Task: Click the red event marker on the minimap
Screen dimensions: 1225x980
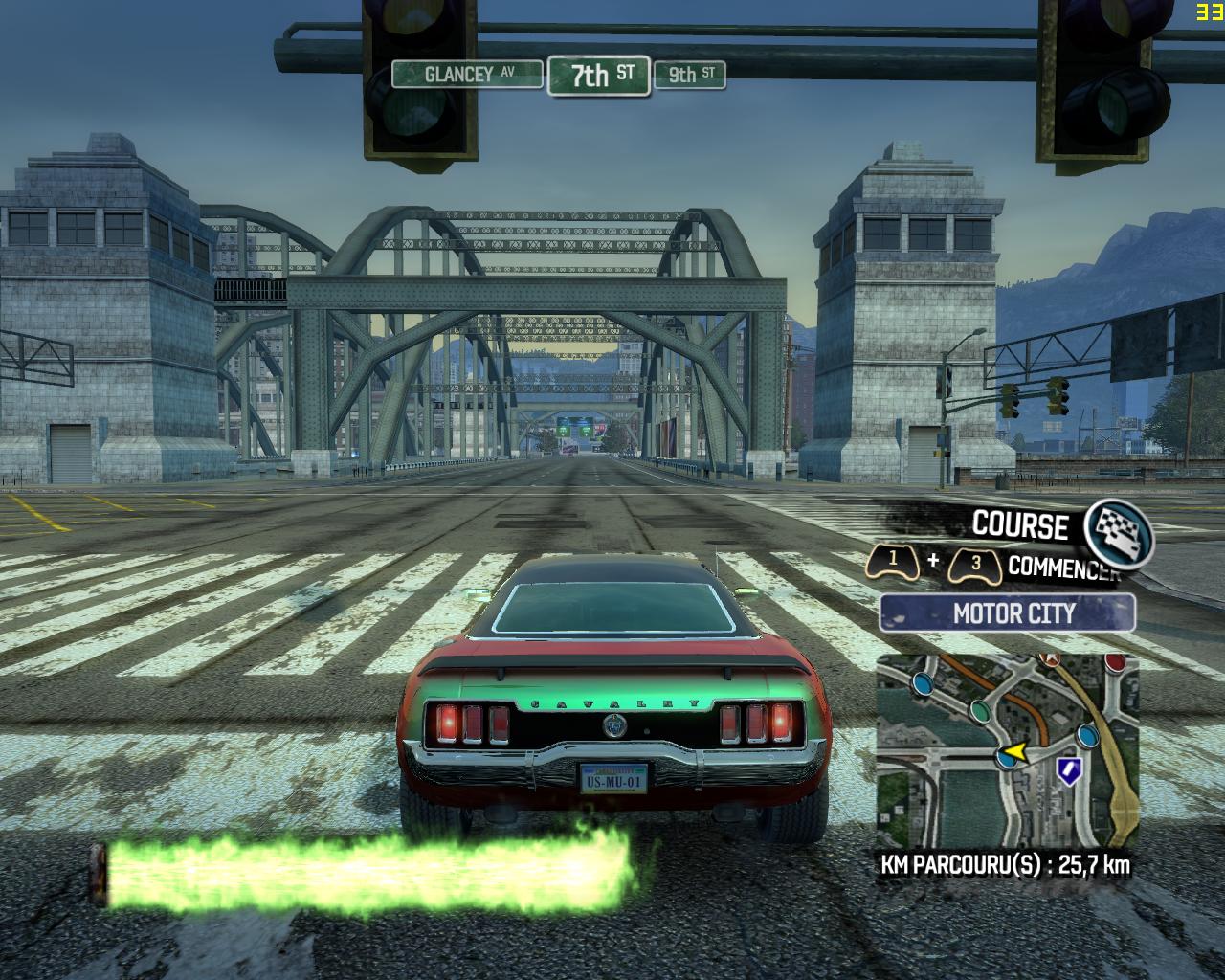Action: [1113, 663]
